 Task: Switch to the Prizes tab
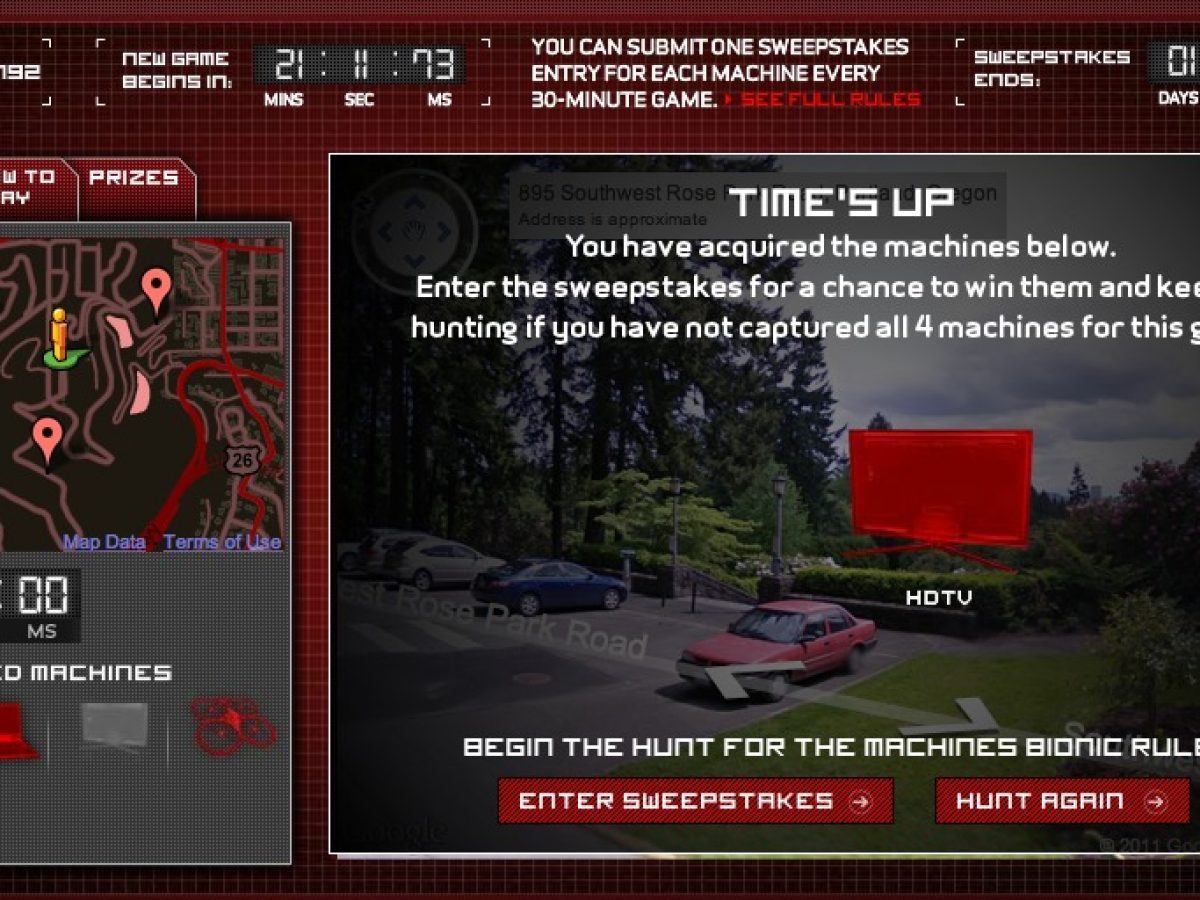pyautogui.click(x=134, y=178)
